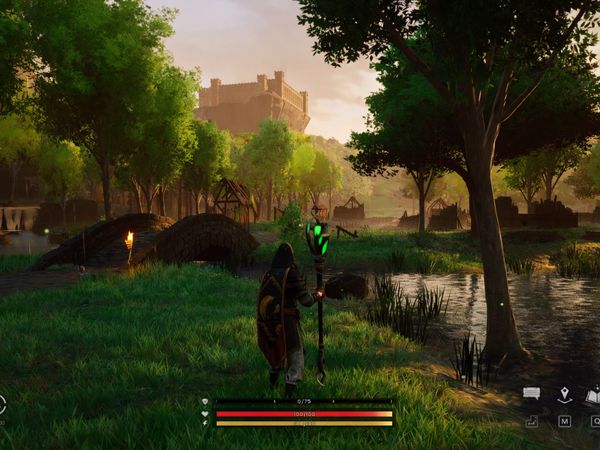Open the quest journal book icon
Viewport: 600px width, 450px height.
pos(593,396)
